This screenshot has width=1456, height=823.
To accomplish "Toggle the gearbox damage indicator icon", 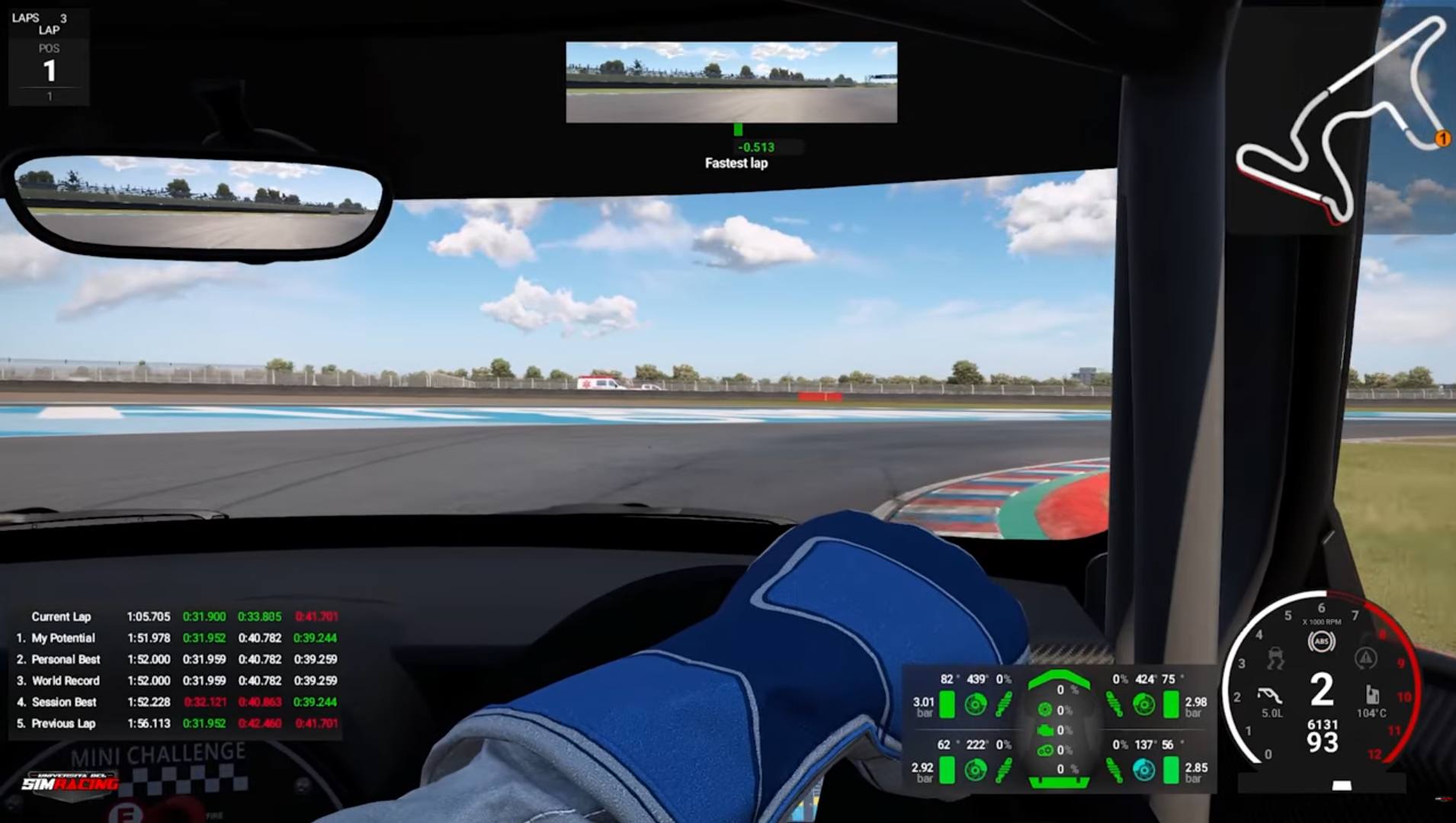I will [x=1047, y=751].
